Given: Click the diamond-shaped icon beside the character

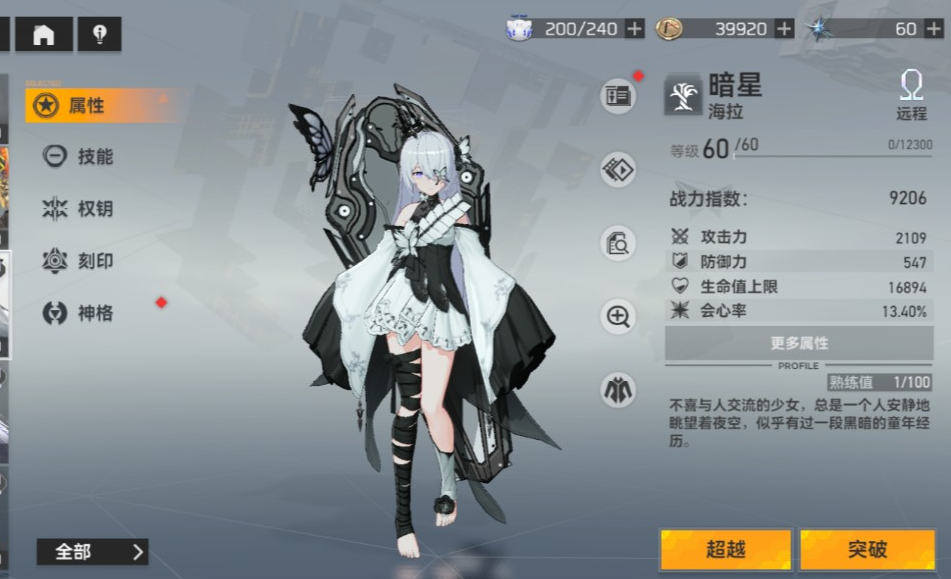Looking at the screenshot, I should [x=618, y=170].
